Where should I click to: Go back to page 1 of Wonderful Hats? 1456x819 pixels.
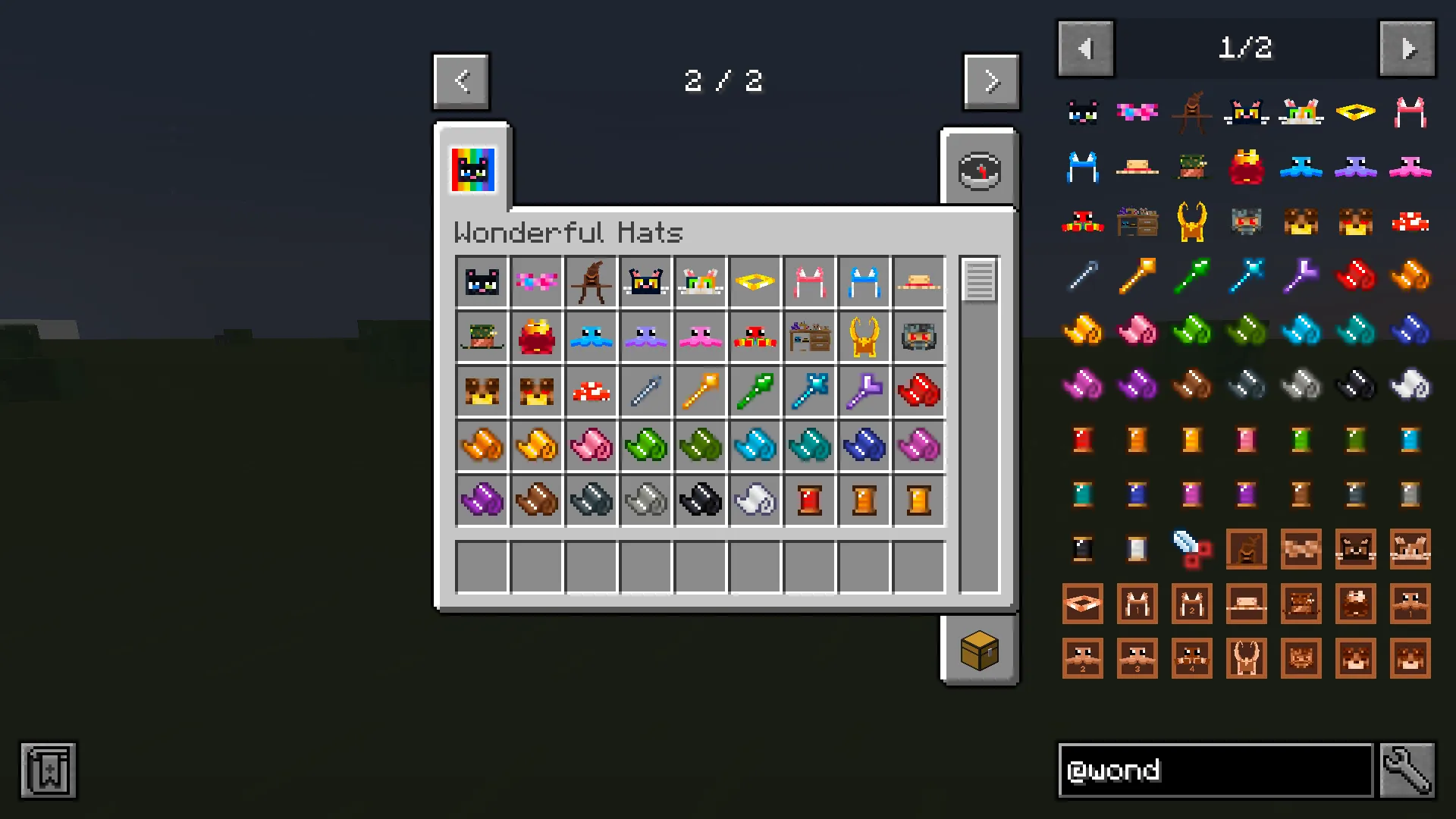(461, 81)
